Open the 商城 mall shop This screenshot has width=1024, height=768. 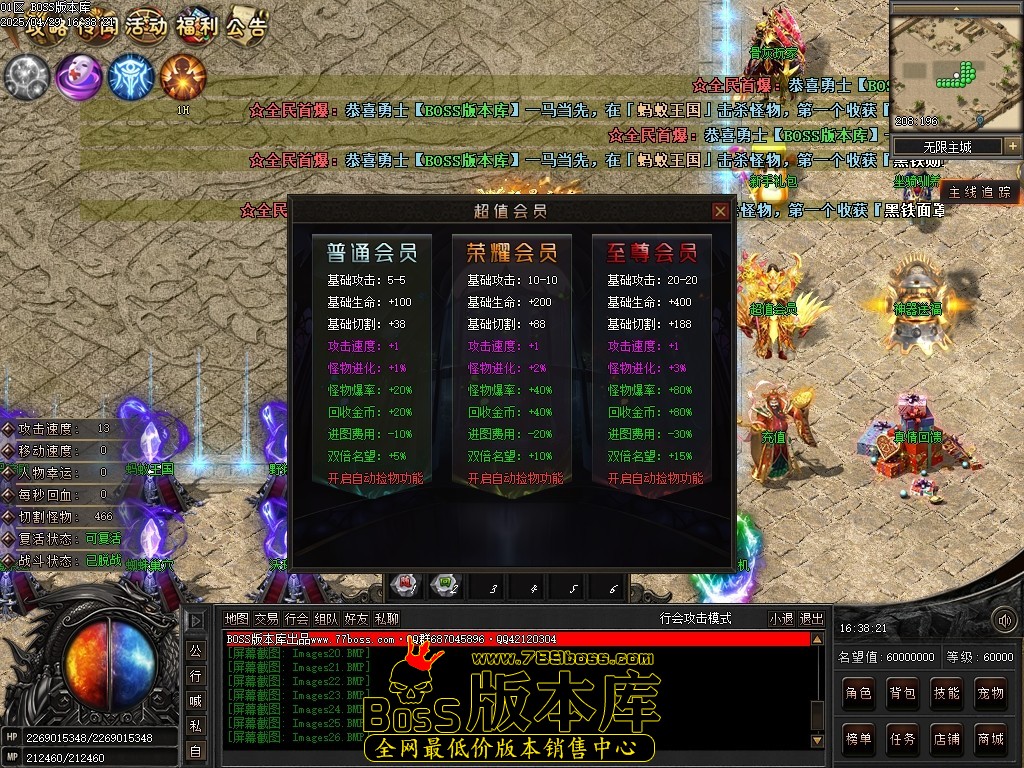(x=991, y=739)
